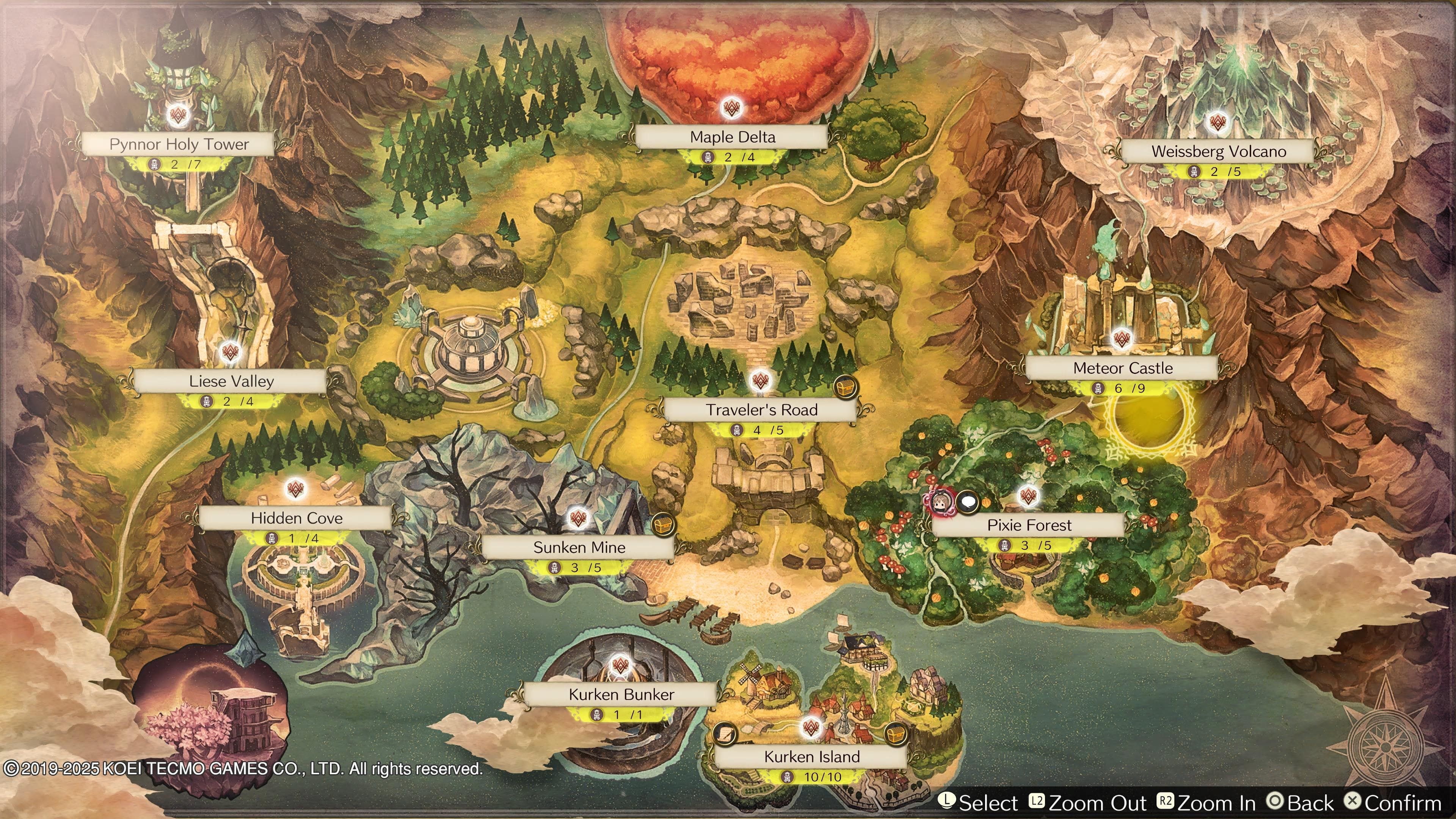
Task: Pick Meteor Castle as the destination
Action: click(x=1122, y=369)
